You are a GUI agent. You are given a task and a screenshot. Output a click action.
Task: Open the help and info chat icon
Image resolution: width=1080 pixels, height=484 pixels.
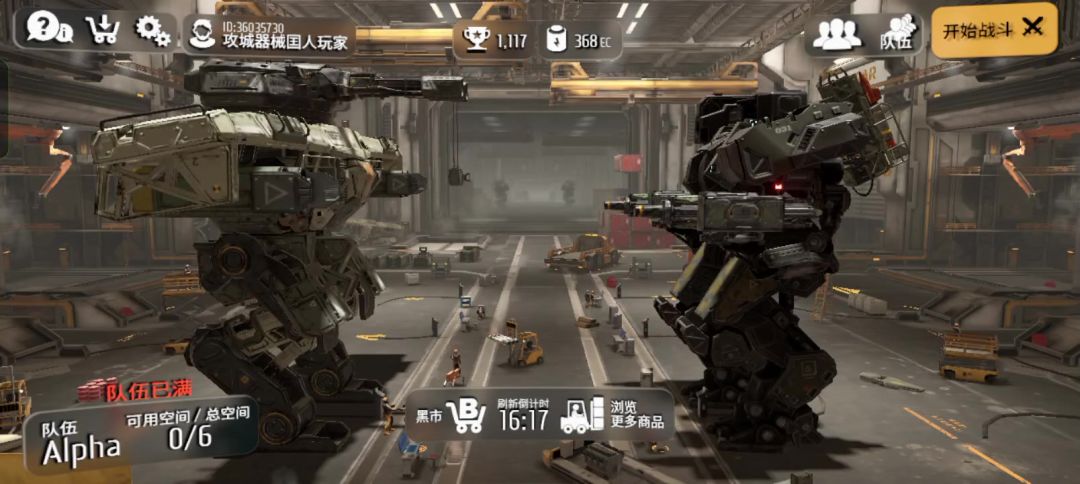[x=48, y=29]
